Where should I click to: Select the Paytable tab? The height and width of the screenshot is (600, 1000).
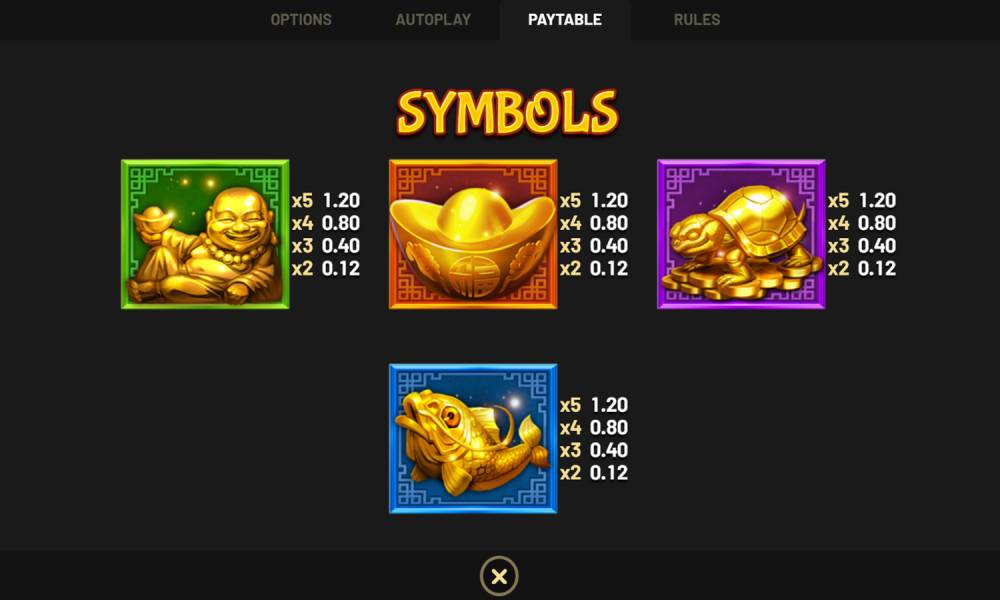click(x=565, y=20)
